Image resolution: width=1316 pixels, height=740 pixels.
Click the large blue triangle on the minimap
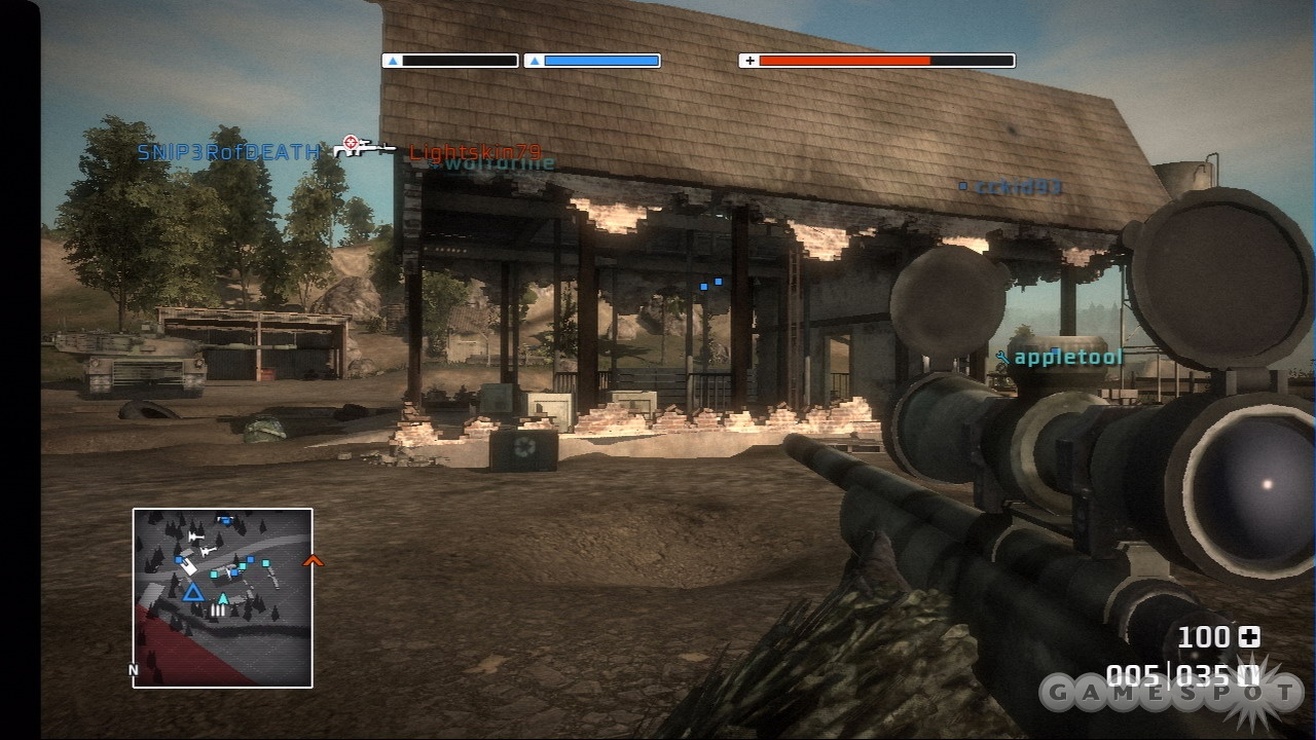coord(192,592)
